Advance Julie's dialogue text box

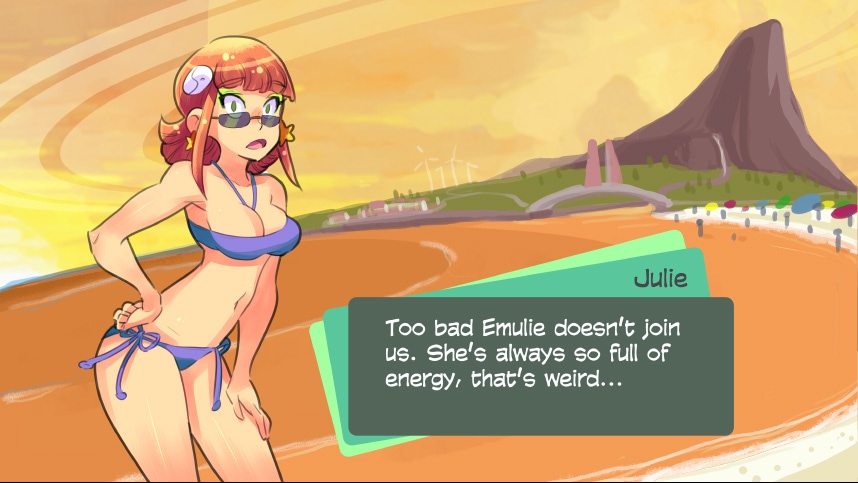tap(540, 366)
